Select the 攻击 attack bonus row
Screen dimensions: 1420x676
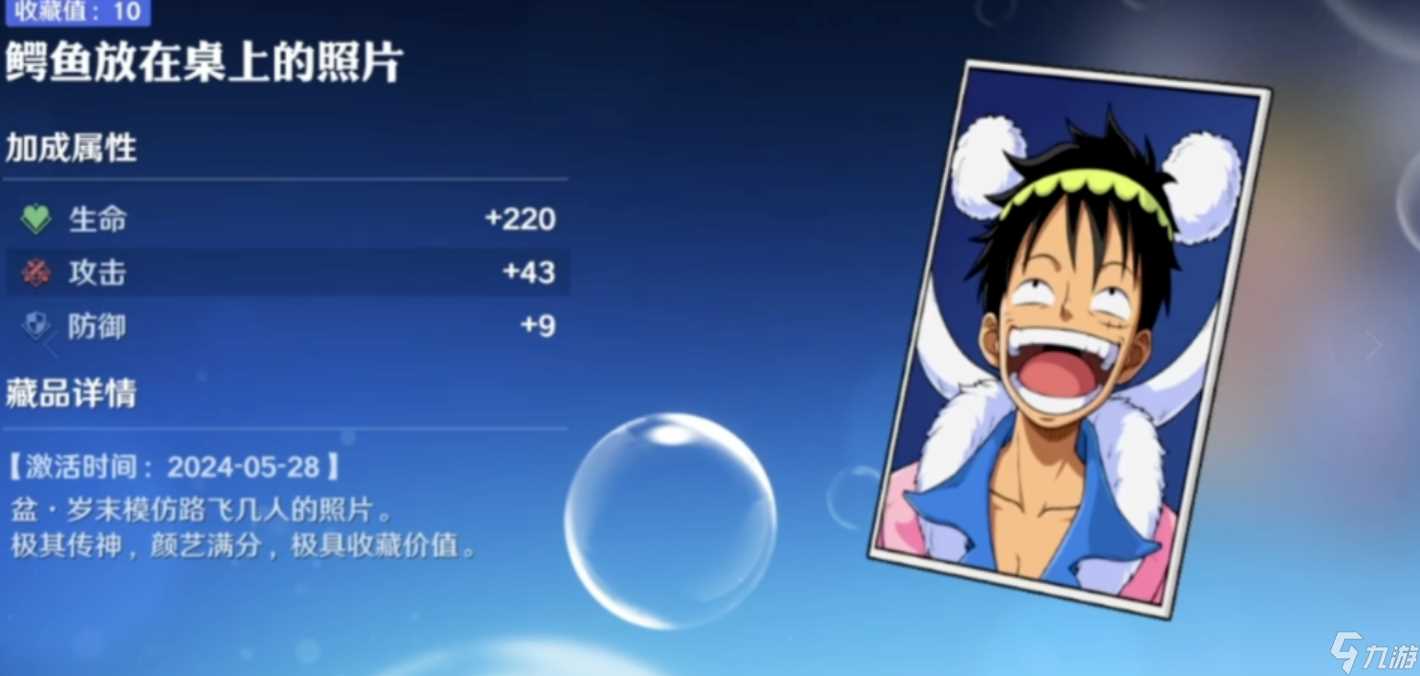287,273
